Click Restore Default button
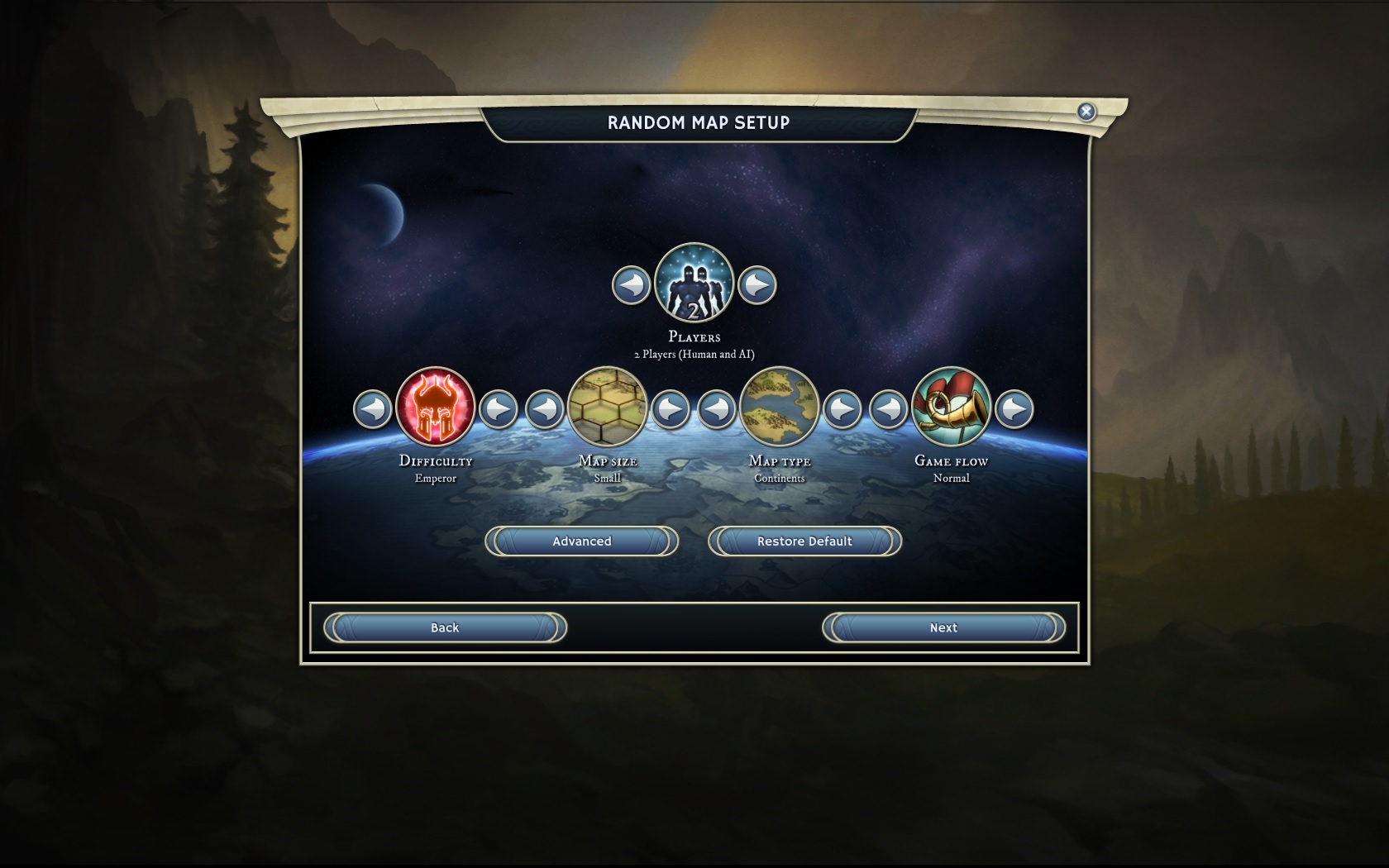The width and height of the screenshot is (1389, 868). tap(804, 541)
